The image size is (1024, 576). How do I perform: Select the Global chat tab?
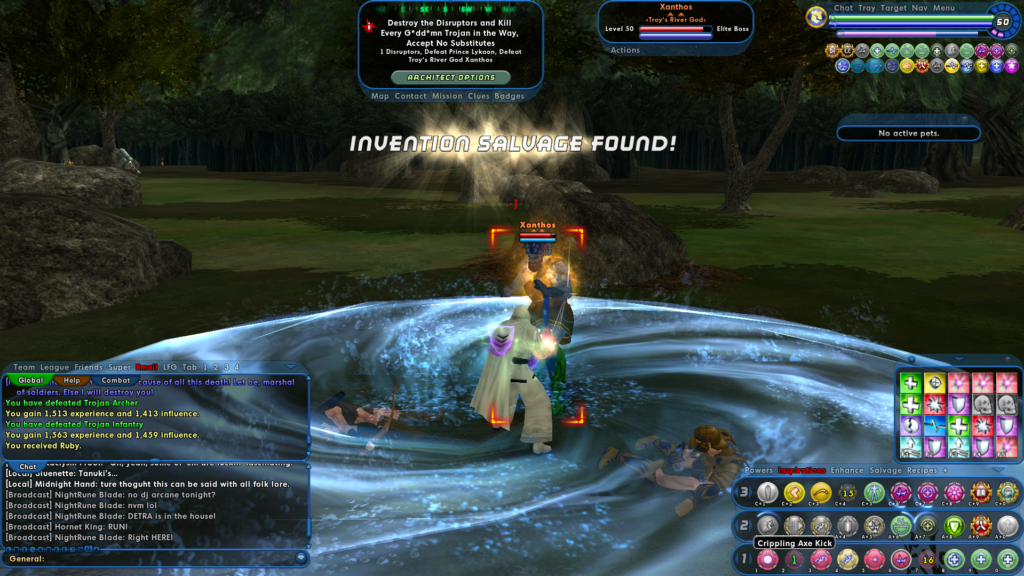point(31,380)
